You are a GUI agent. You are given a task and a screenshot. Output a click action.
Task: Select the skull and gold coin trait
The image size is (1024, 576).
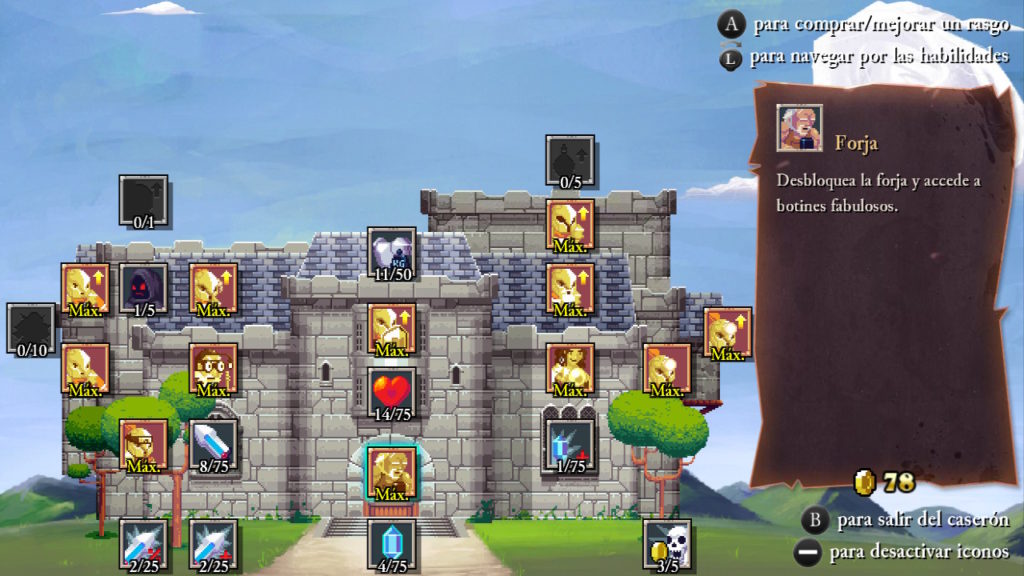[x=667, y=543]
